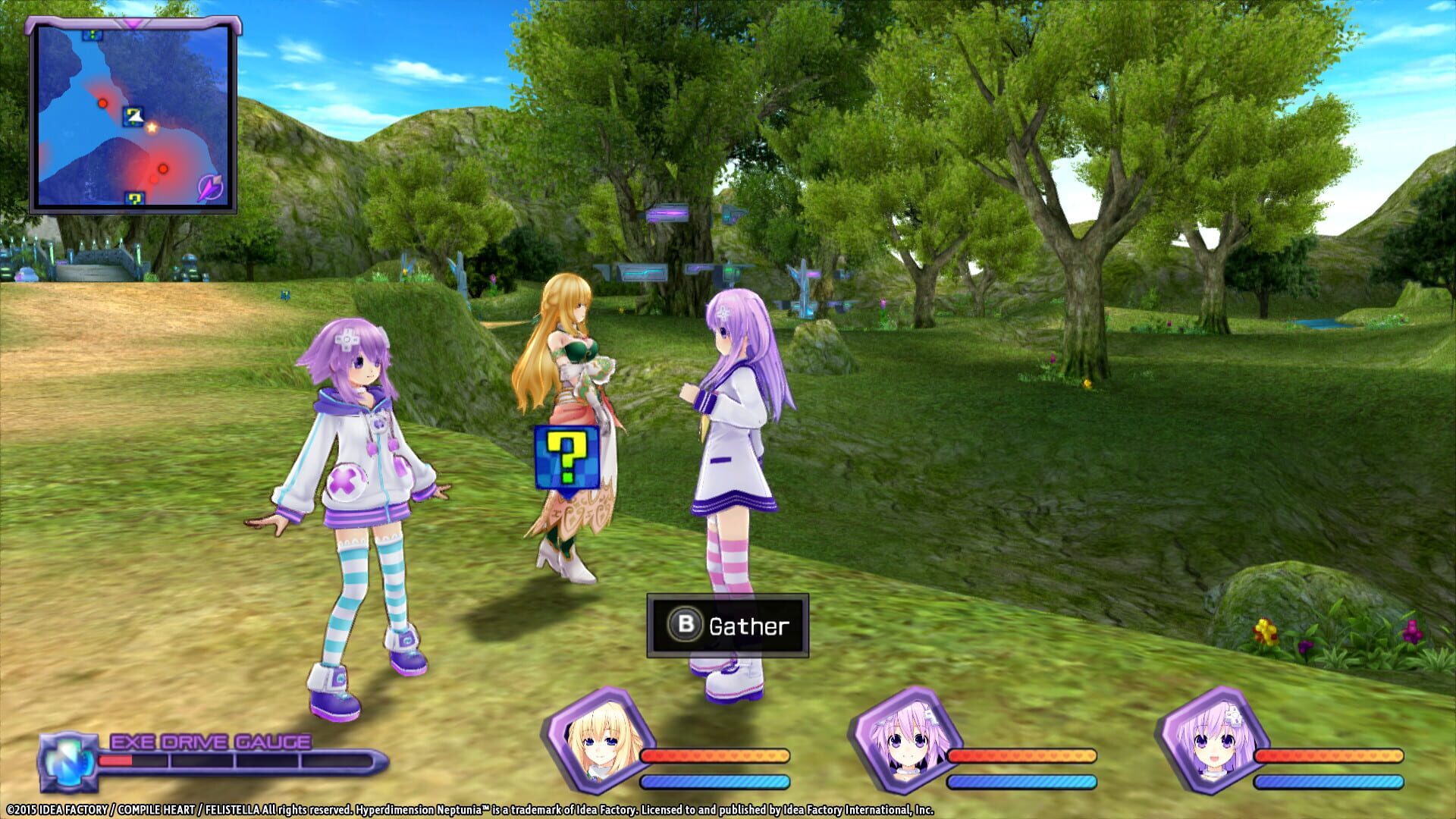
Task: Click the star quest marker on the minimap
Action: [x=152, y=129]
